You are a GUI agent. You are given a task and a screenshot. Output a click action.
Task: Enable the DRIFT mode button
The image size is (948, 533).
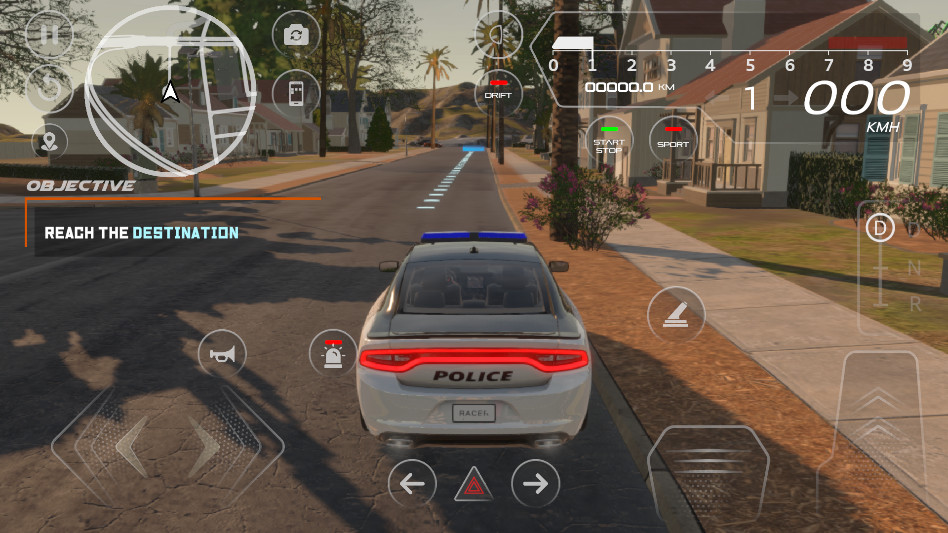point(498,91)
